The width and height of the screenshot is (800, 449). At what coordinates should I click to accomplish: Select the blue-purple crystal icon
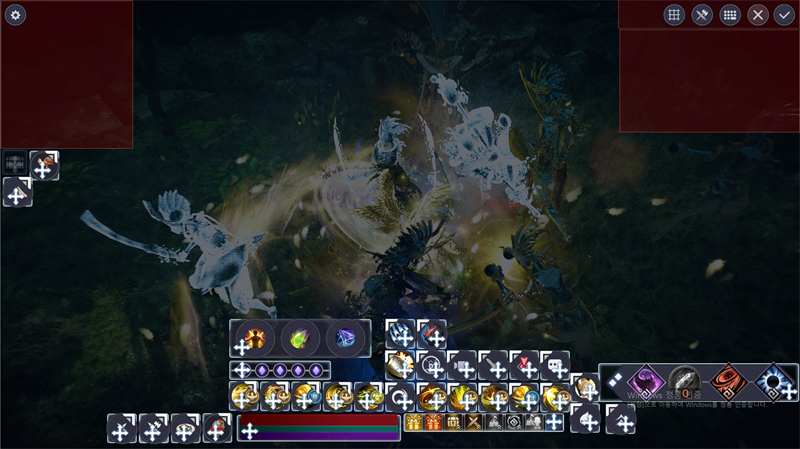click(x=346, y=338)
